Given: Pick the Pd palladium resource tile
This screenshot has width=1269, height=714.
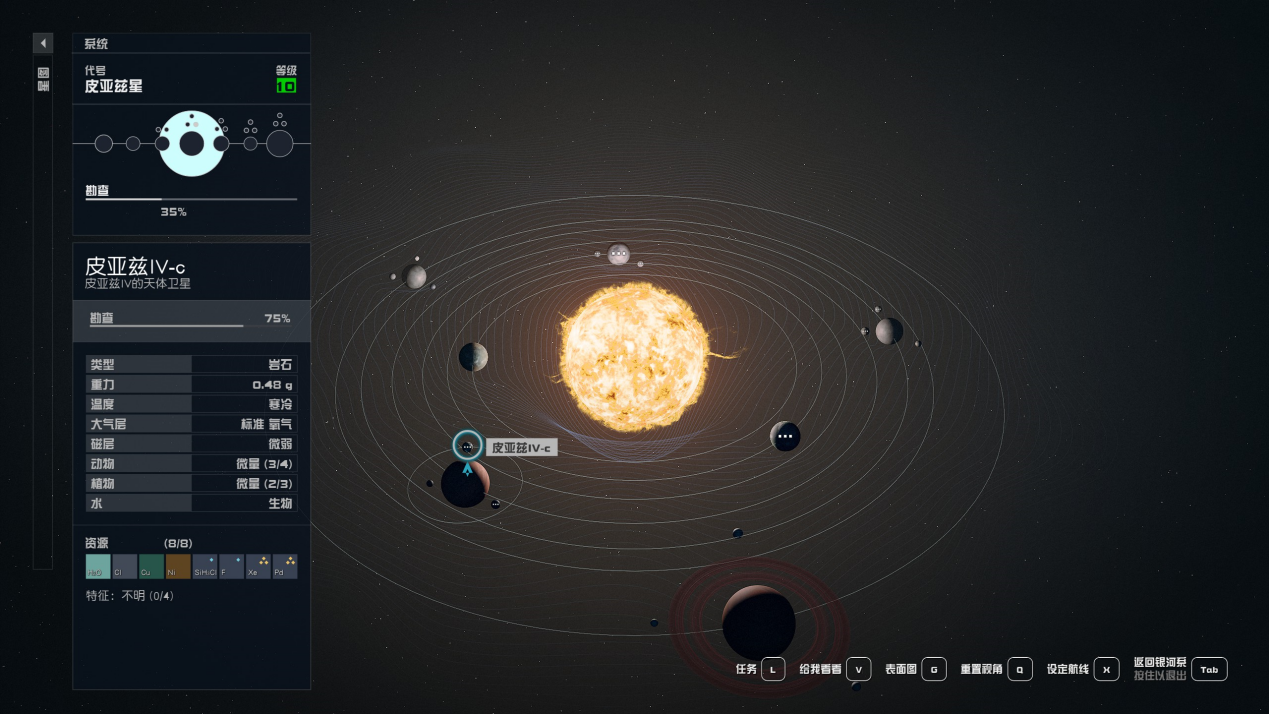Looking at the screenshot, I should pyautogui.click(x=285, y=567).
